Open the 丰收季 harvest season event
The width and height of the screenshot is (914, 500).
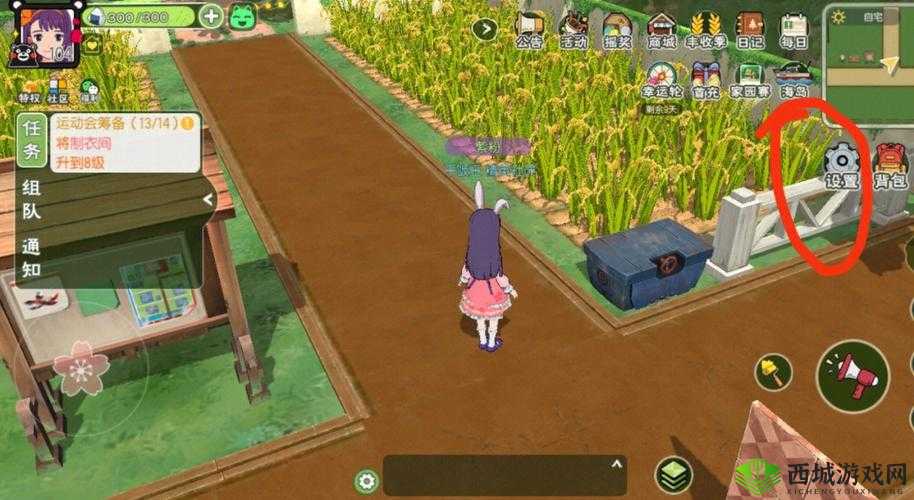pyautogui.click(x=706, y=29)
